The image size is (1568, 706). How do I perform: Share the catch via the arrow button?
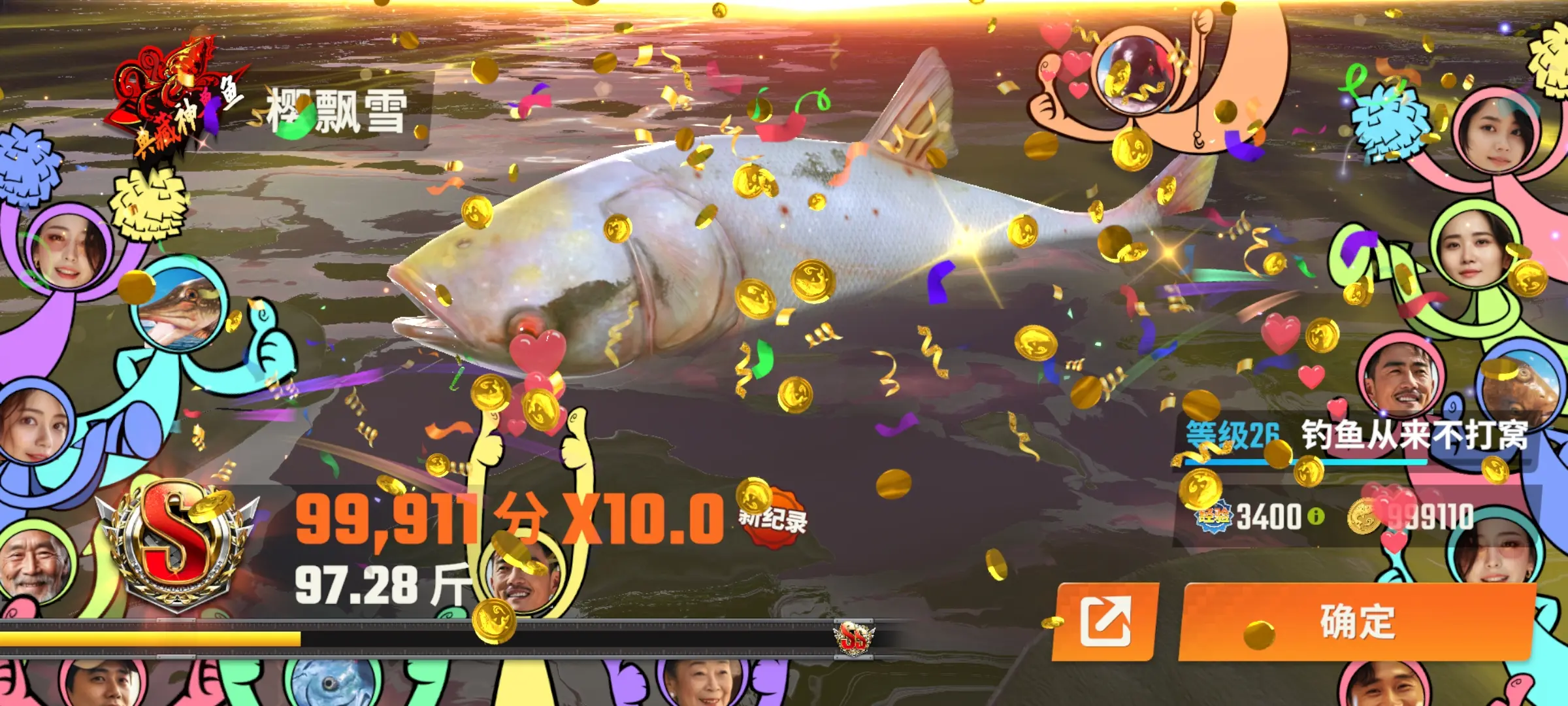pyautogui.click(x=1105, y=621)
